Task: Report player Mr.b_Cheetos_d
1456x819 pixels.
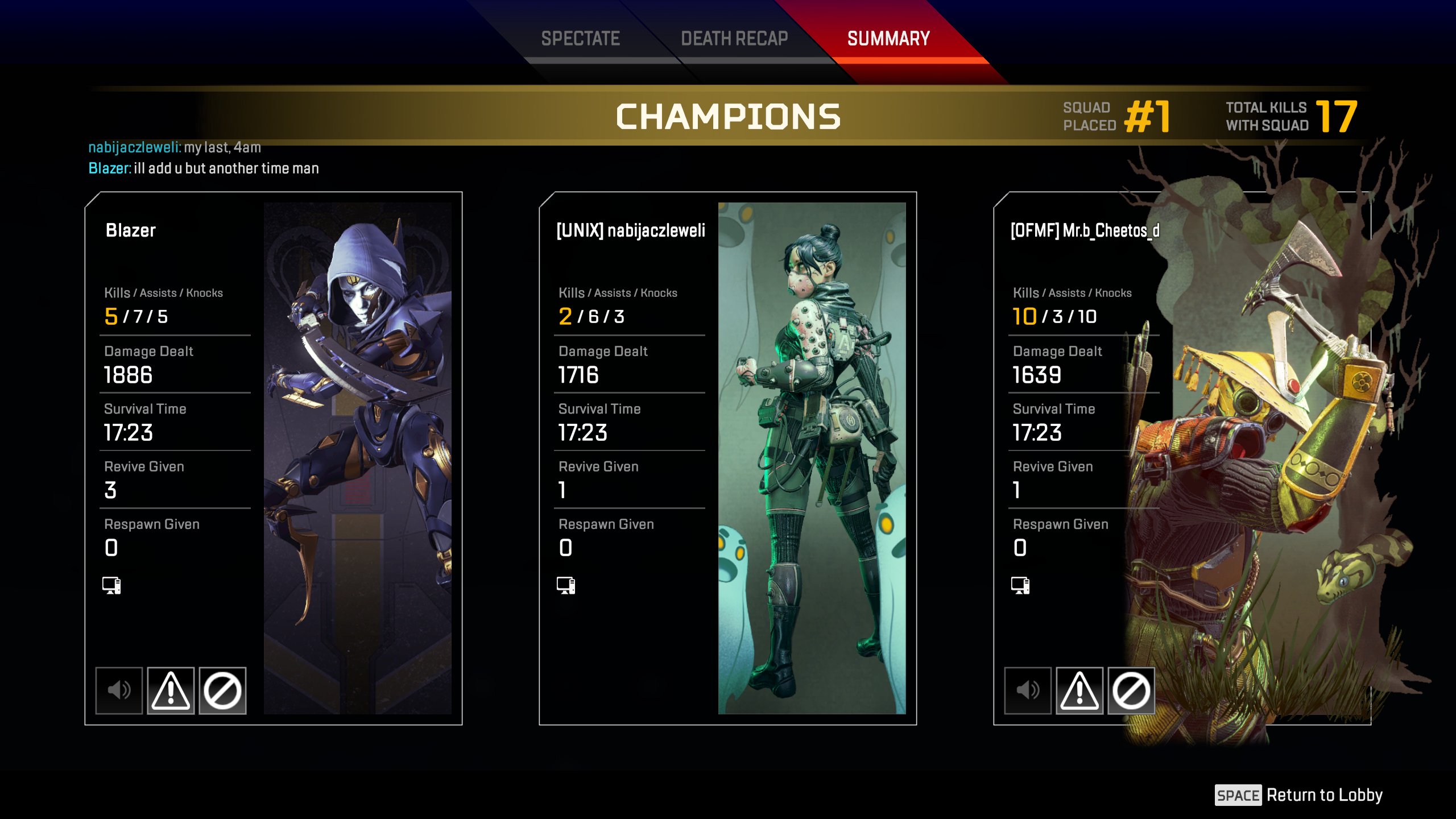Action: coord(1079,690)
